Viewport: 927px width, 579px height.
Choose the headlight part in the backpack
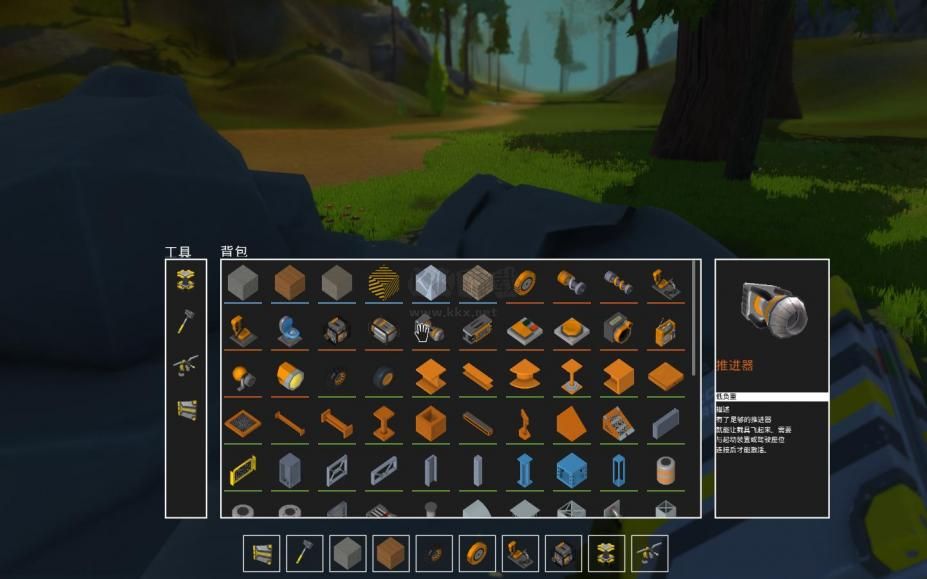tap(289, 376)
